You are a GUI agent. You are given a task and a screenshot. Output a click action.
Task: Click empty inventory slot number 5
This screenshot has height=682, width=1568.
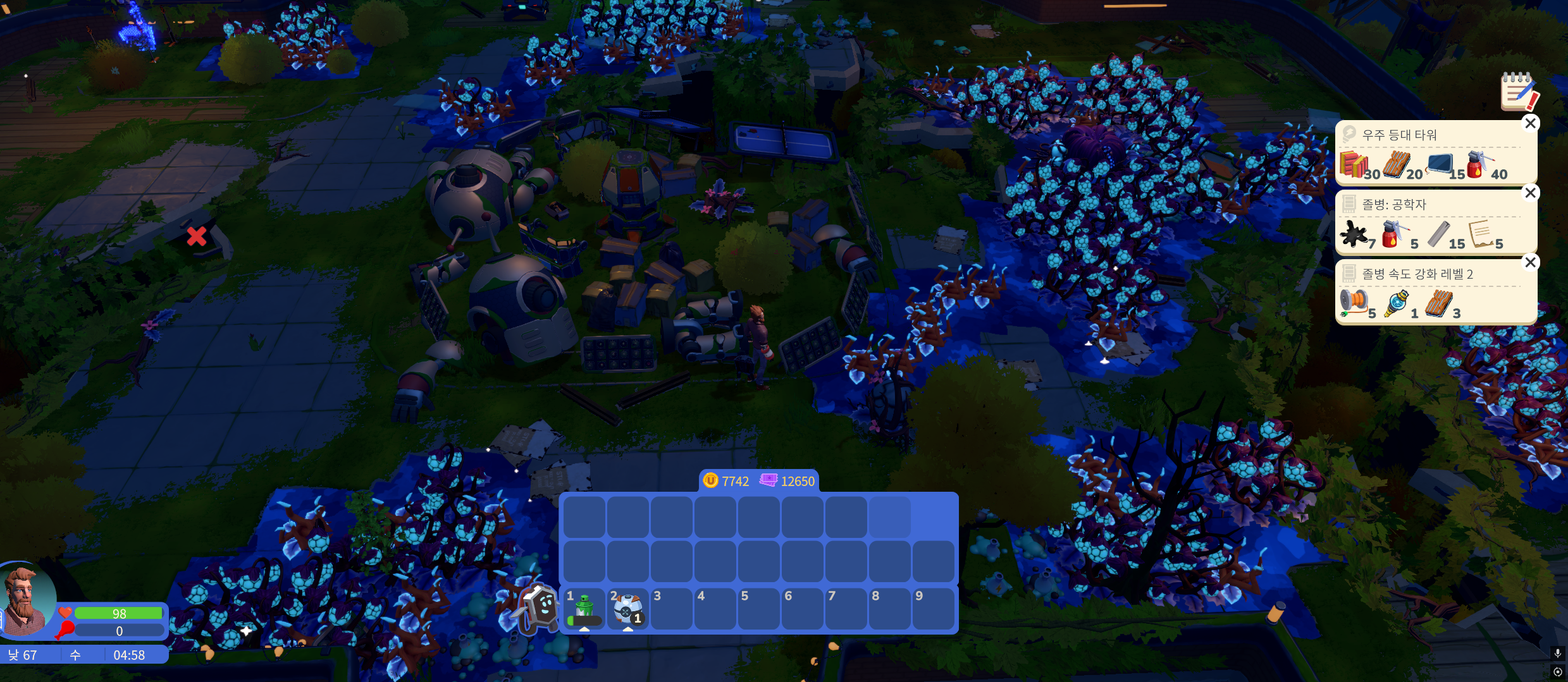[758, 609]
